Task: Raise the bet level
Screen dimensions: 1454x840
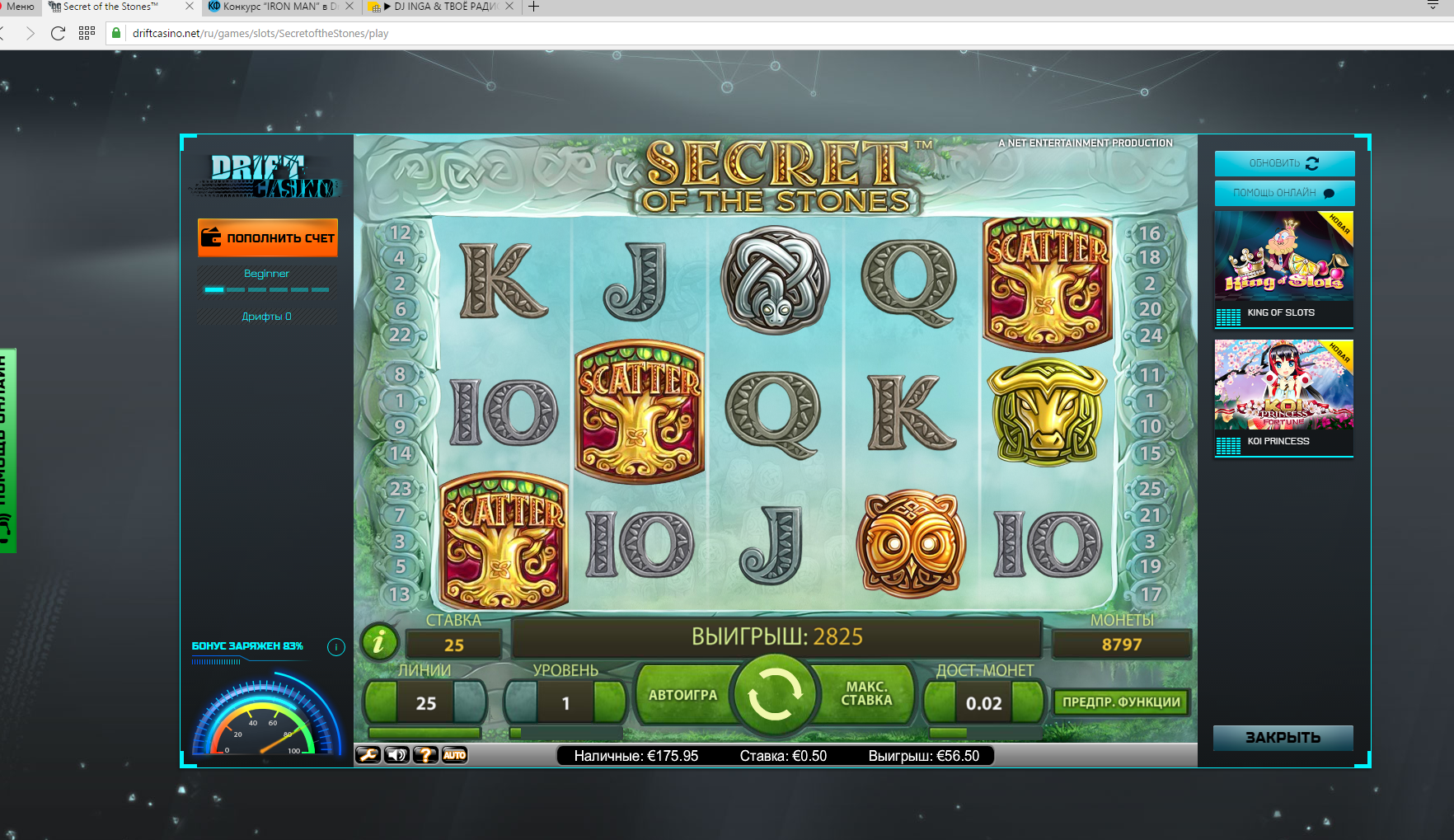Action: [x=610, y=702]
